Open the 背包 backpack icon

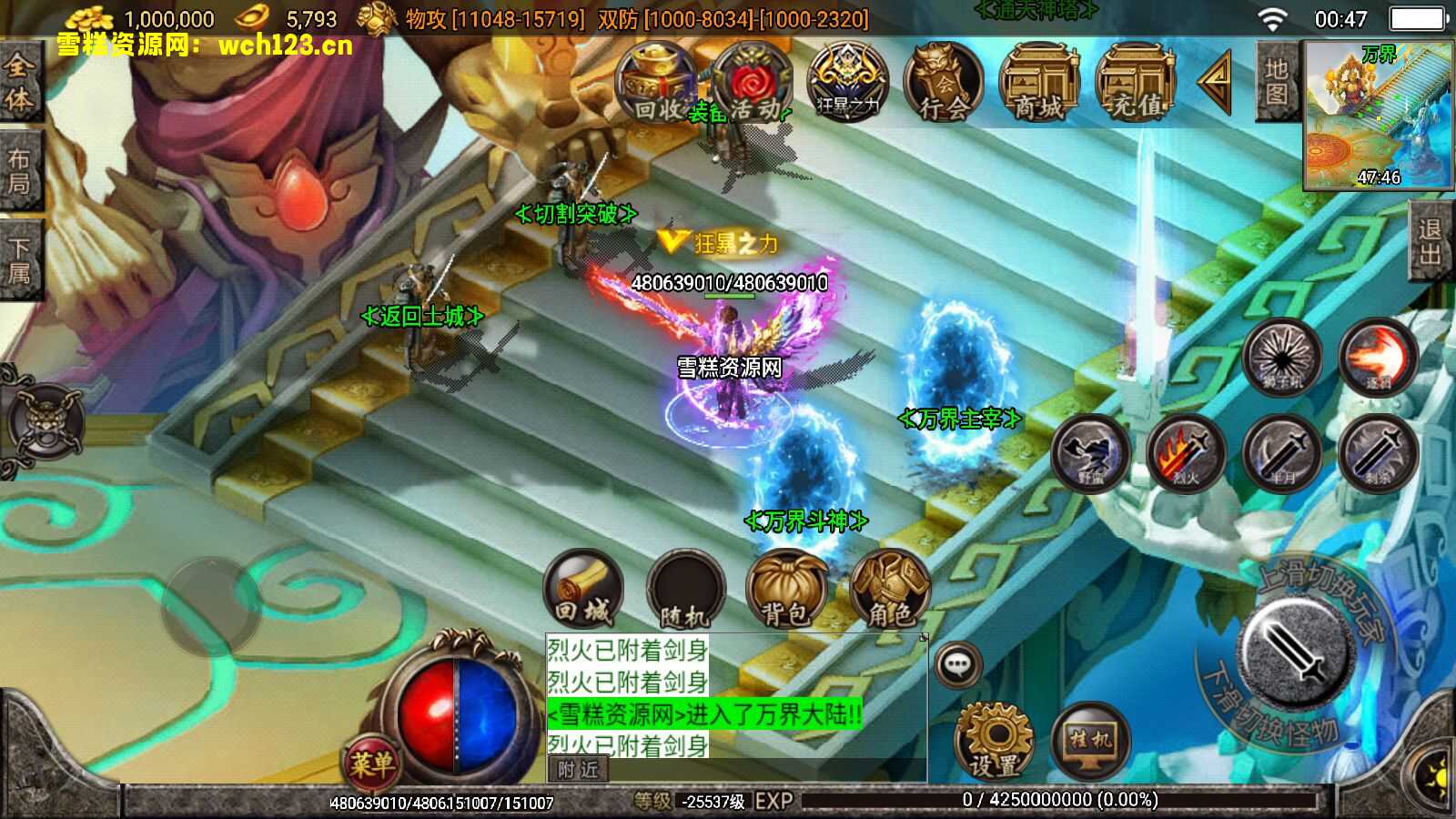coord(787,591)
